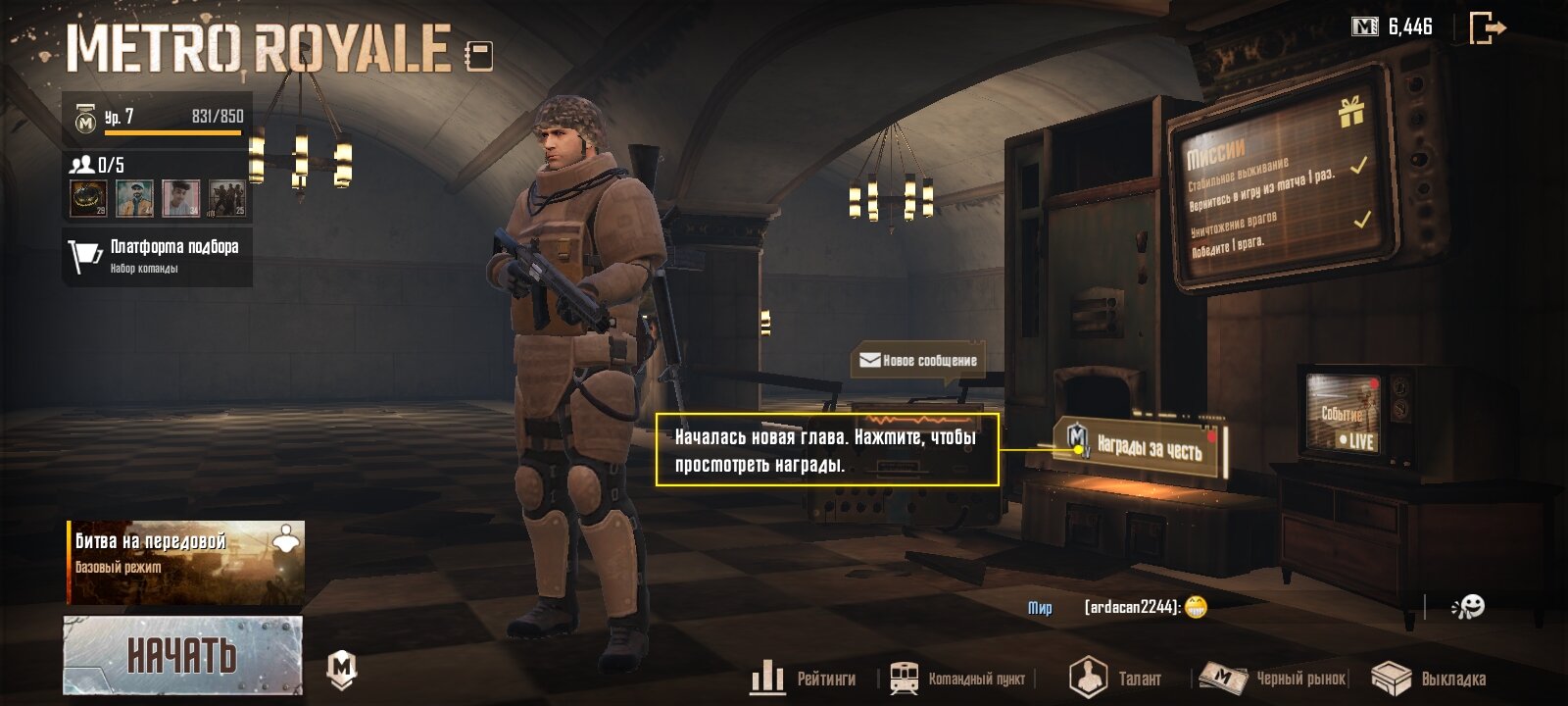Click the notebook icon beside the title
Viewport: 1568px width, 706px height.
479,55
